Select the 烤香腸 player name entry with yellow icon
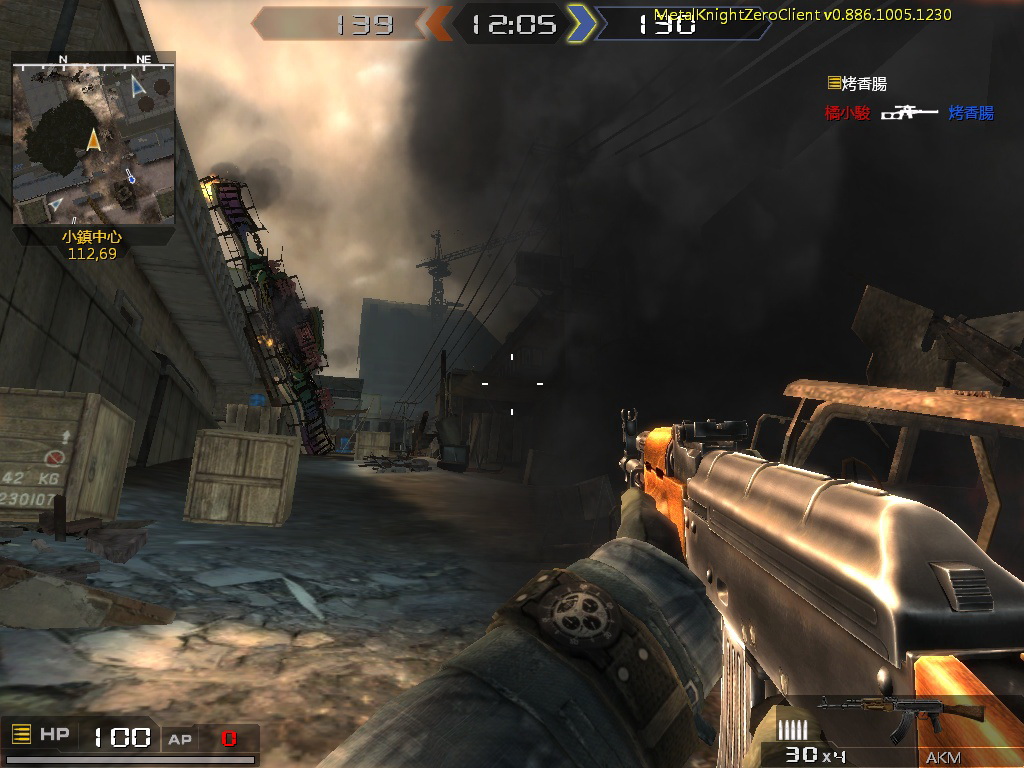1024x768 pixels. click(857, 84)
